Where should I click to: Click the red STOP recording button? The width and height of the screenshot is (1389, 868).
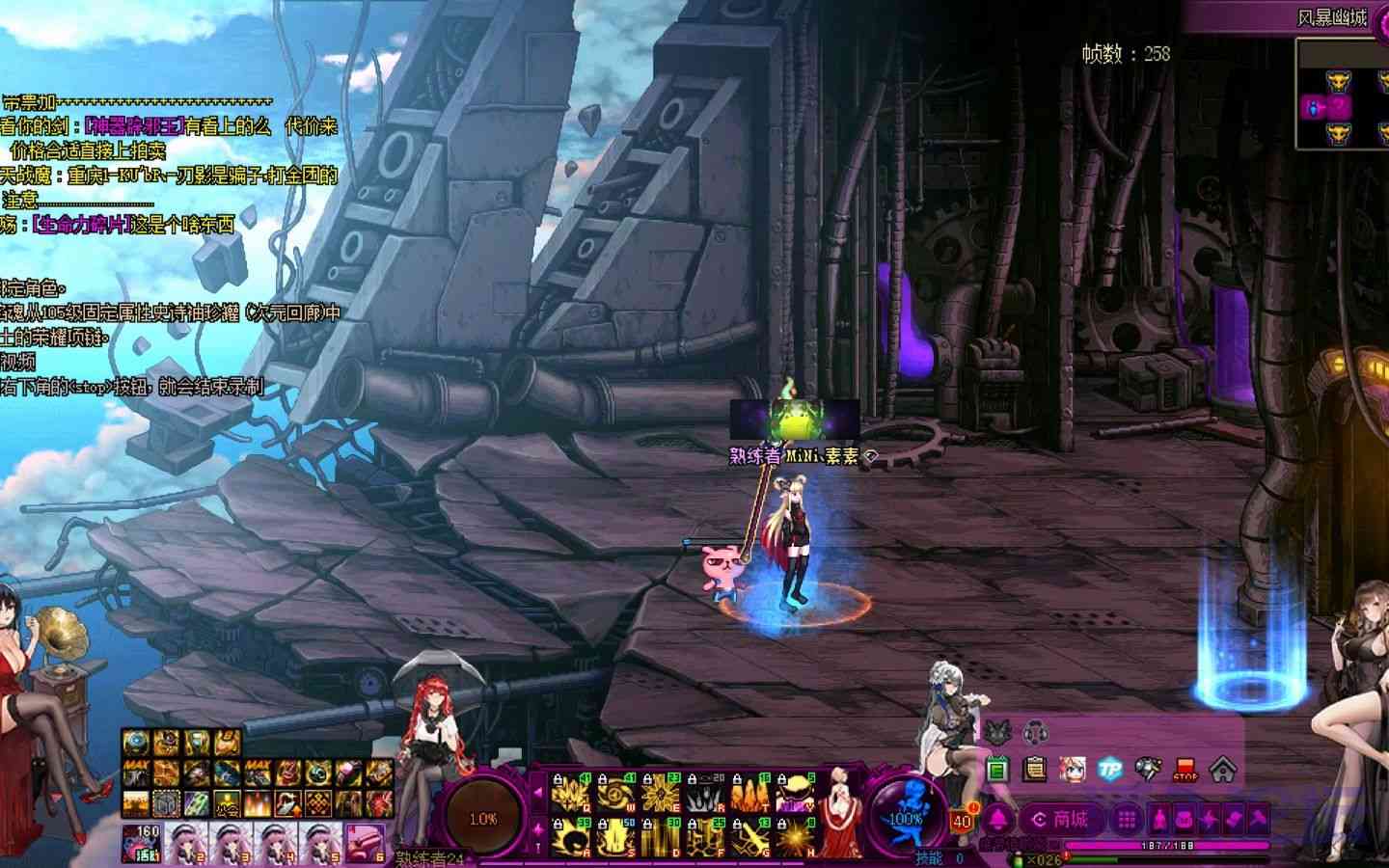[1185, 770]
